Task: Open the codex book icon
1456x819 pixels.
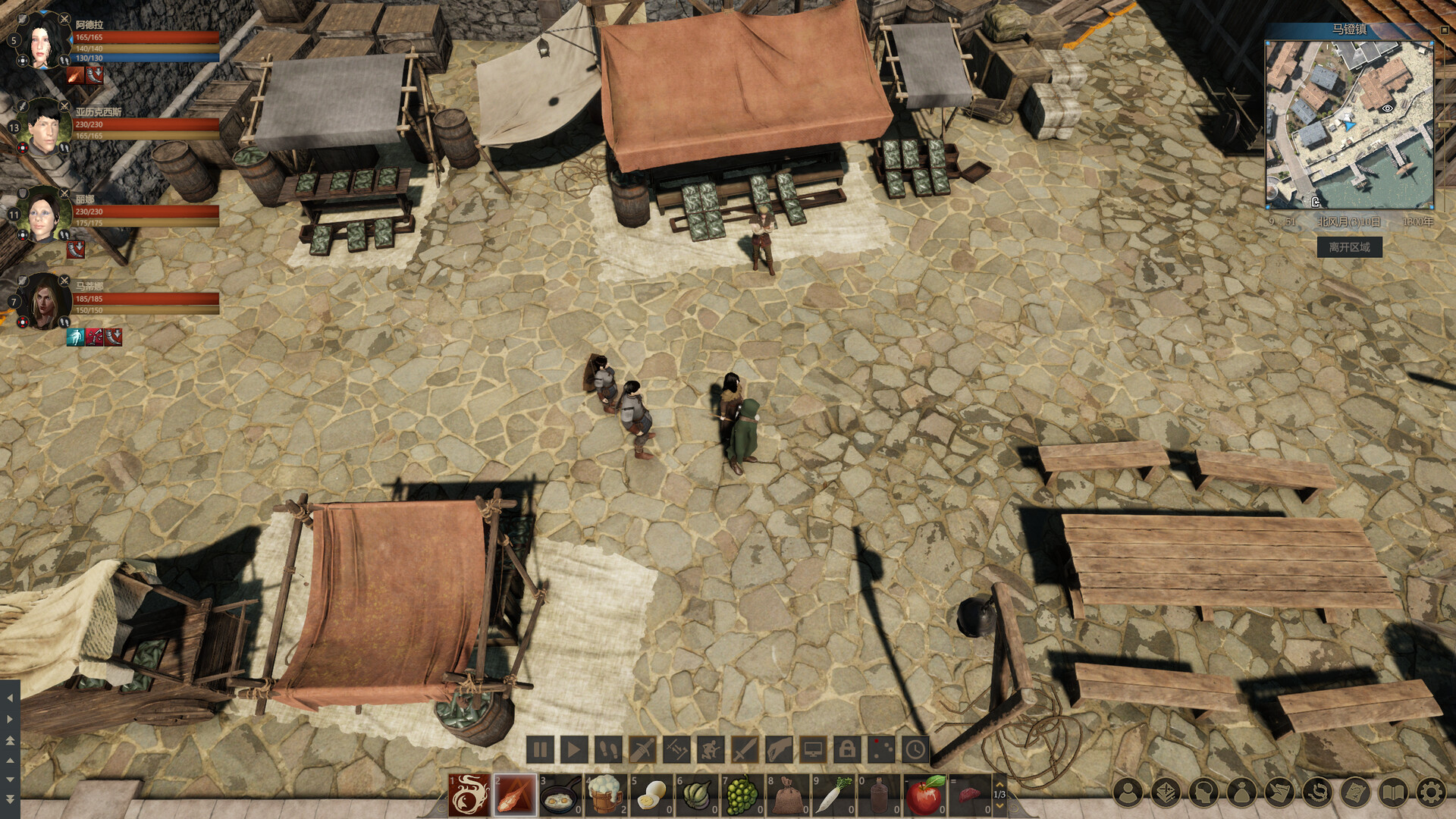Action: click(1394, 791)
